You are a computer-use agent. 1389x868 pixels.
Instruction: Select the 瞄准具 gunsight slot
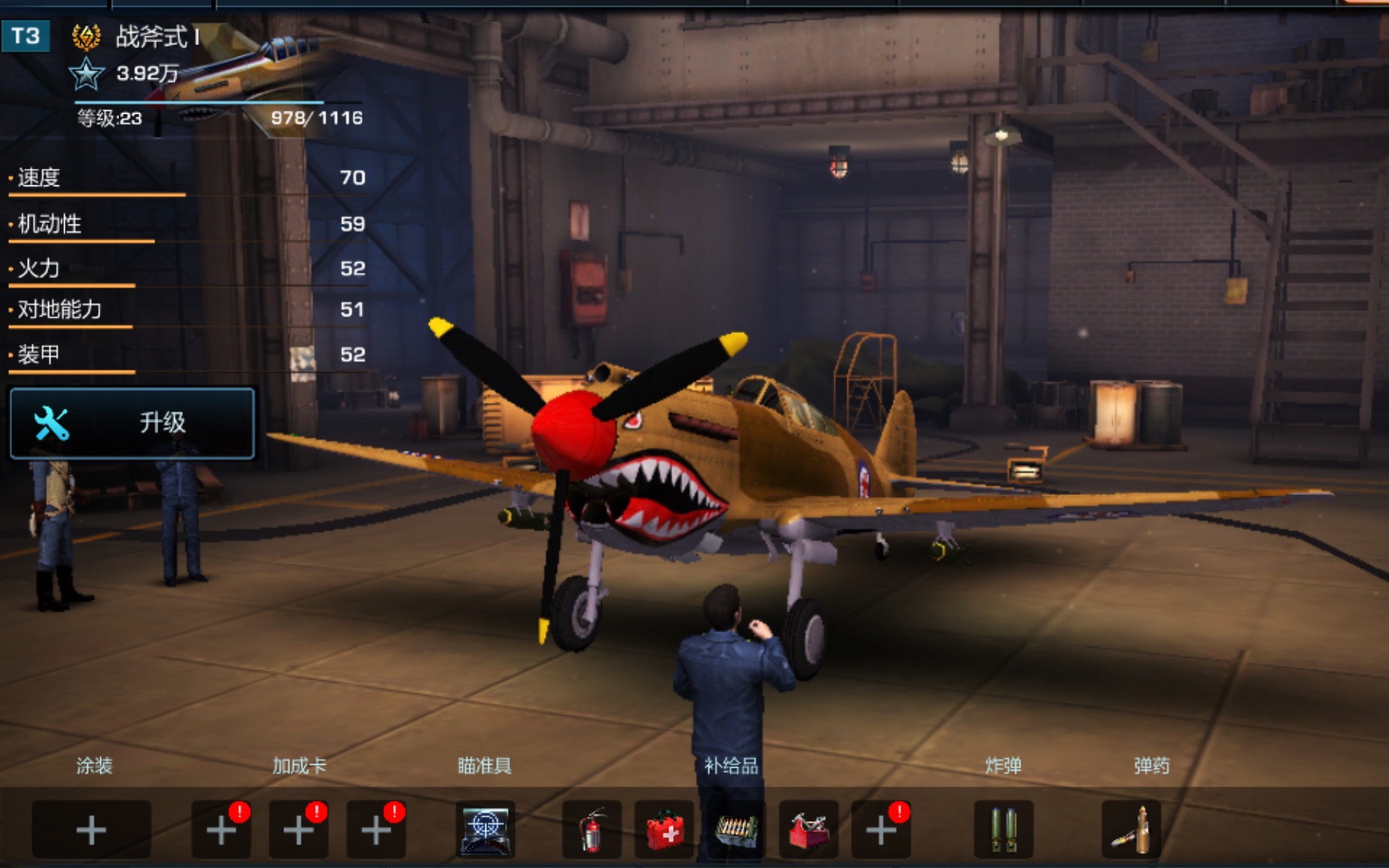pyautogui.click(x=486, y=830)
